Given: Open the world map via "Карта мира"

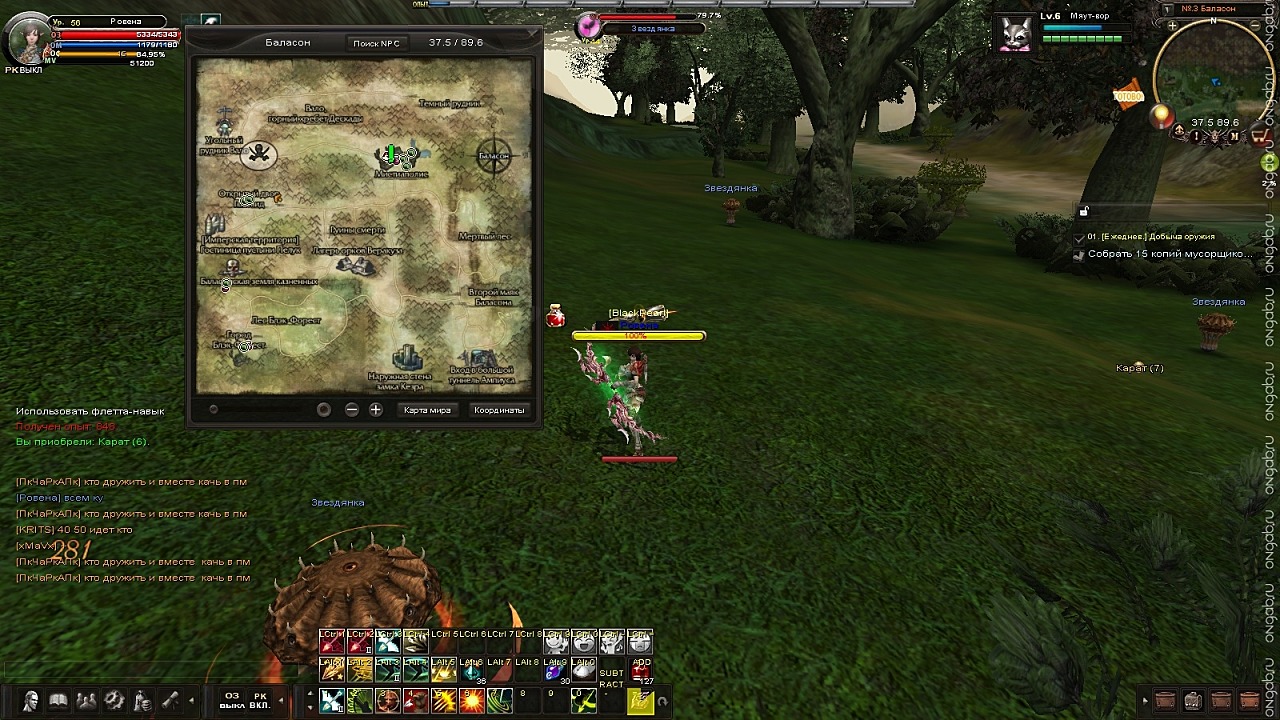Looking at the screenshot, I should tap(427, 410).
